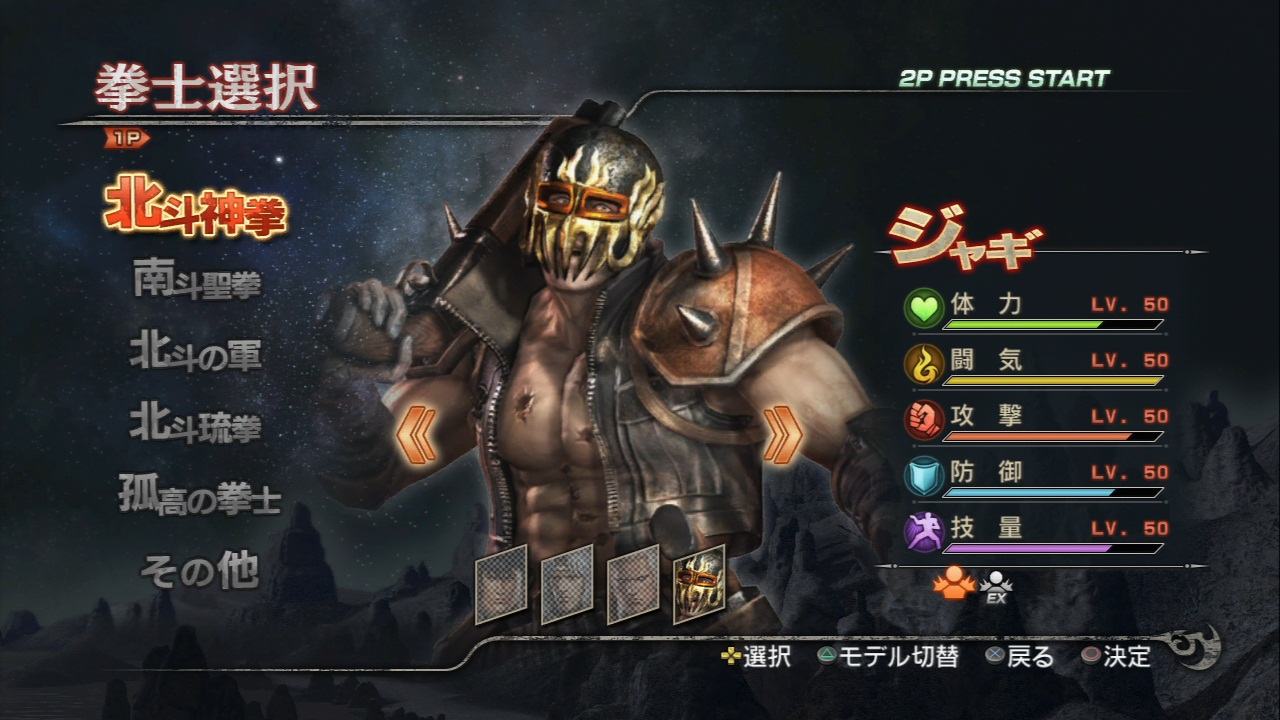Click the right arrow to show next fighter
This screenshot has height=720, width=1280.
click(783, 433)
